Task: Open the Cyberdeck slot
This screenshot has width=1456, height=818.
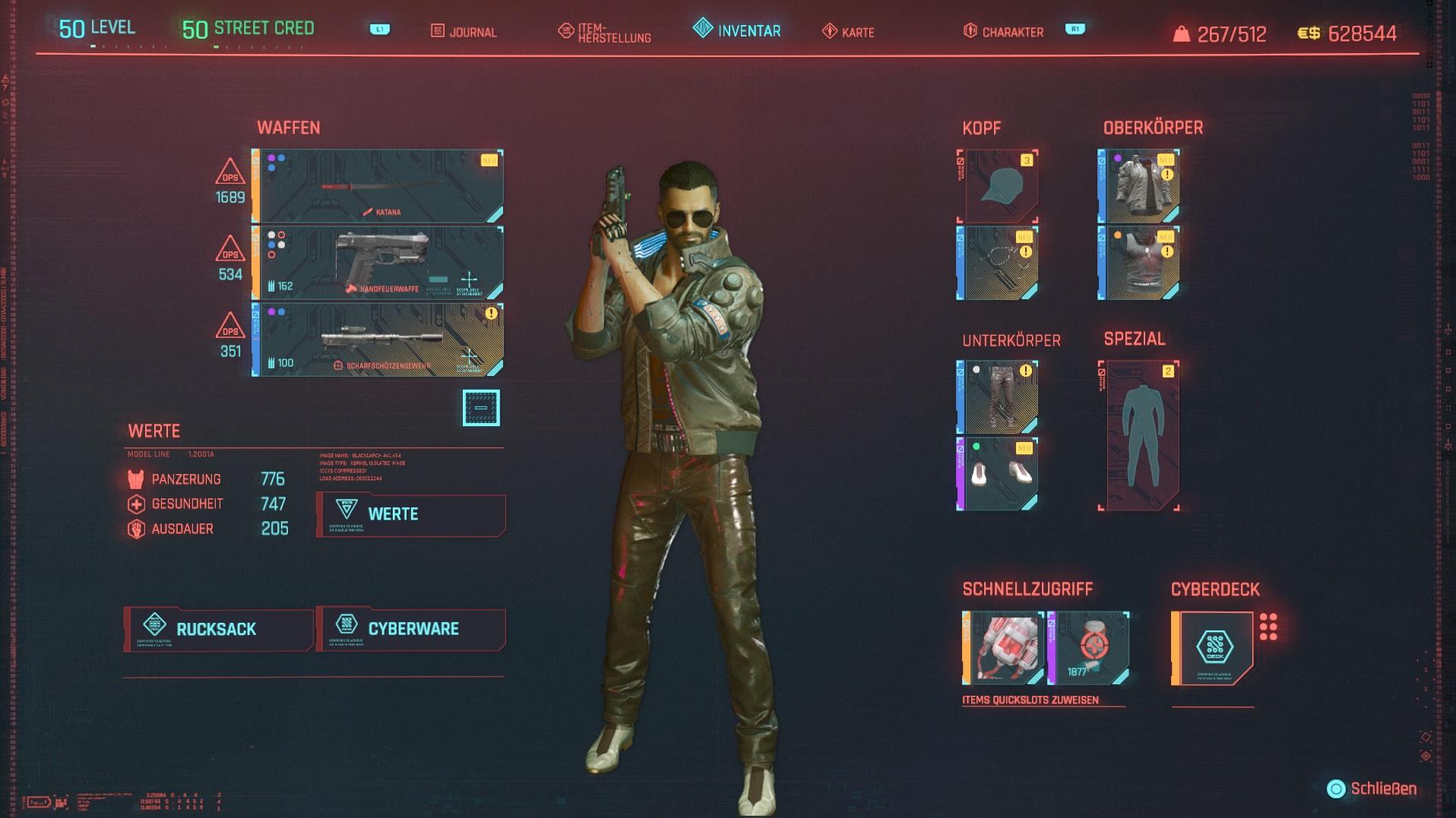Action: coord(1213,648)
